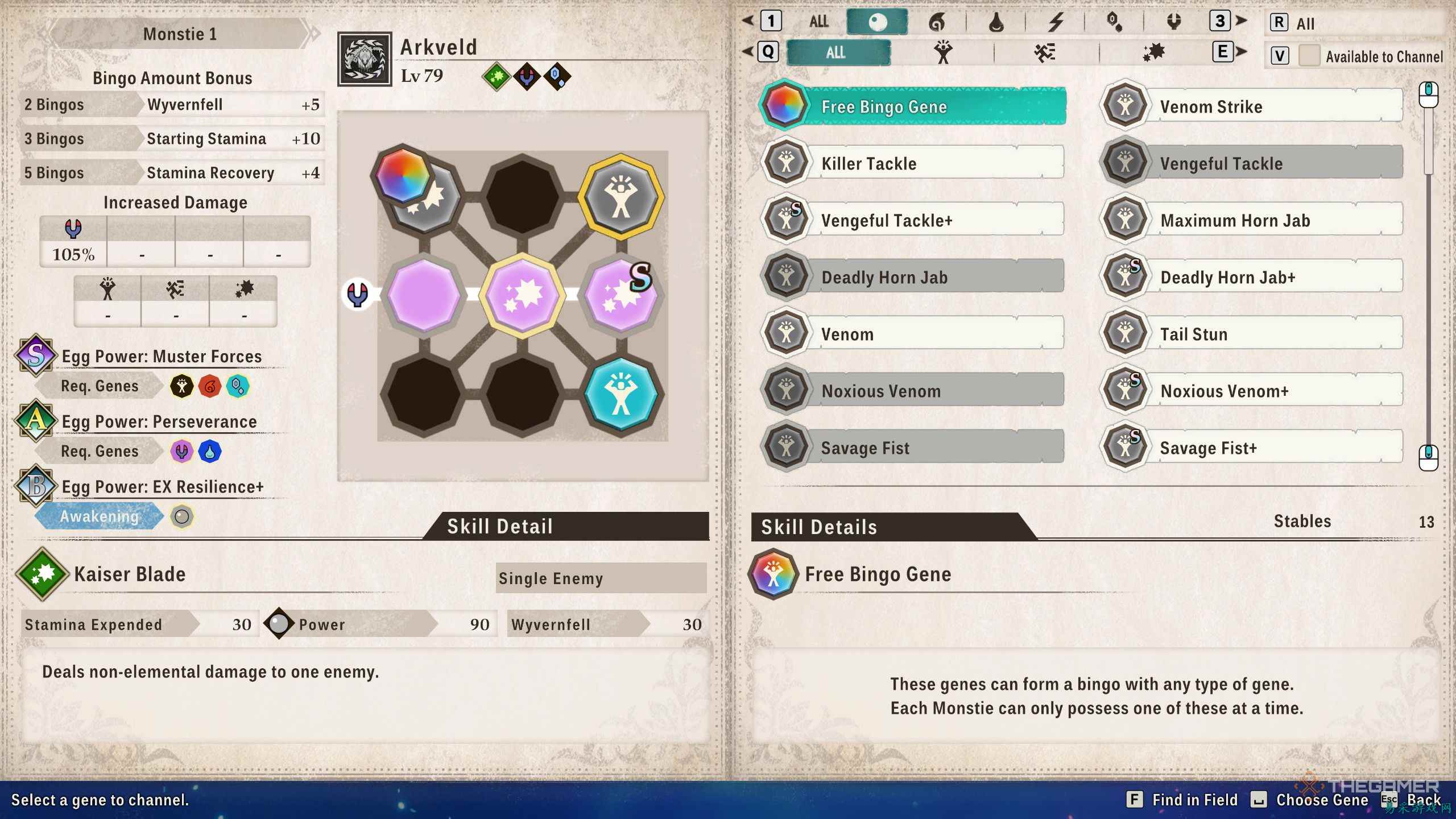Click Arkveld's monster portrait icon

coord(366,61)
